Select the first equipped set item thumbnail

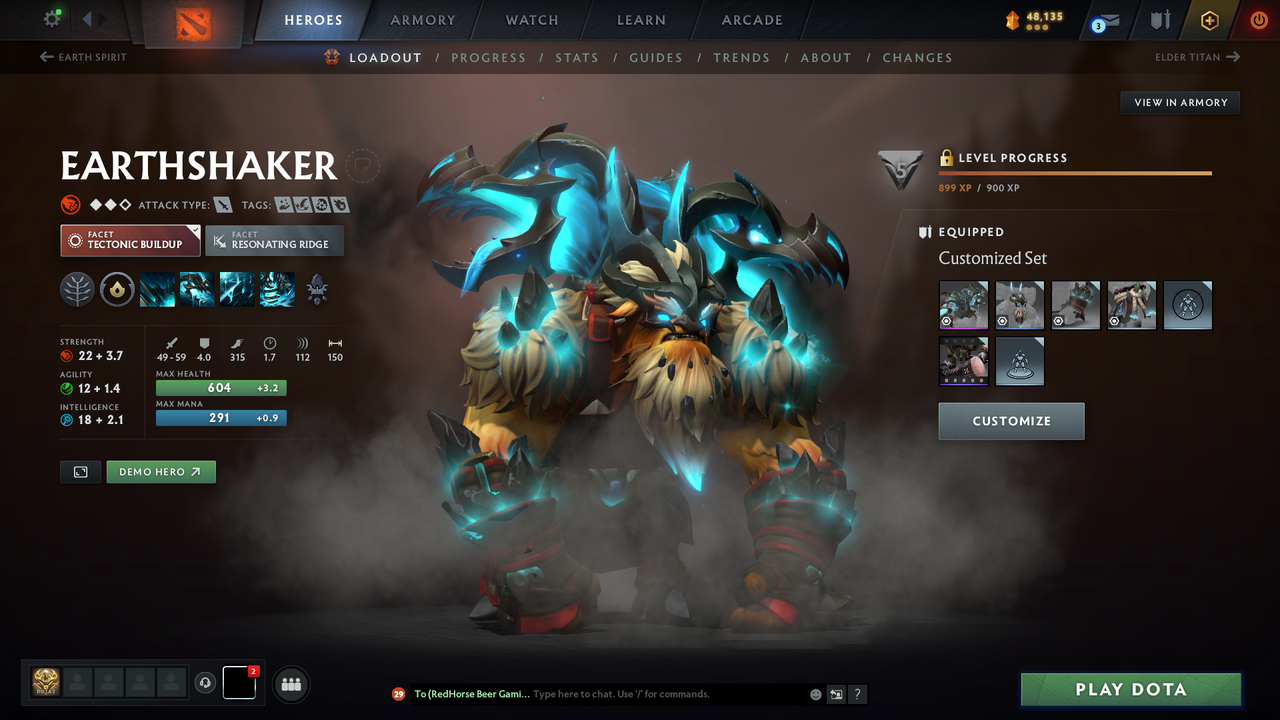[963, 304]
